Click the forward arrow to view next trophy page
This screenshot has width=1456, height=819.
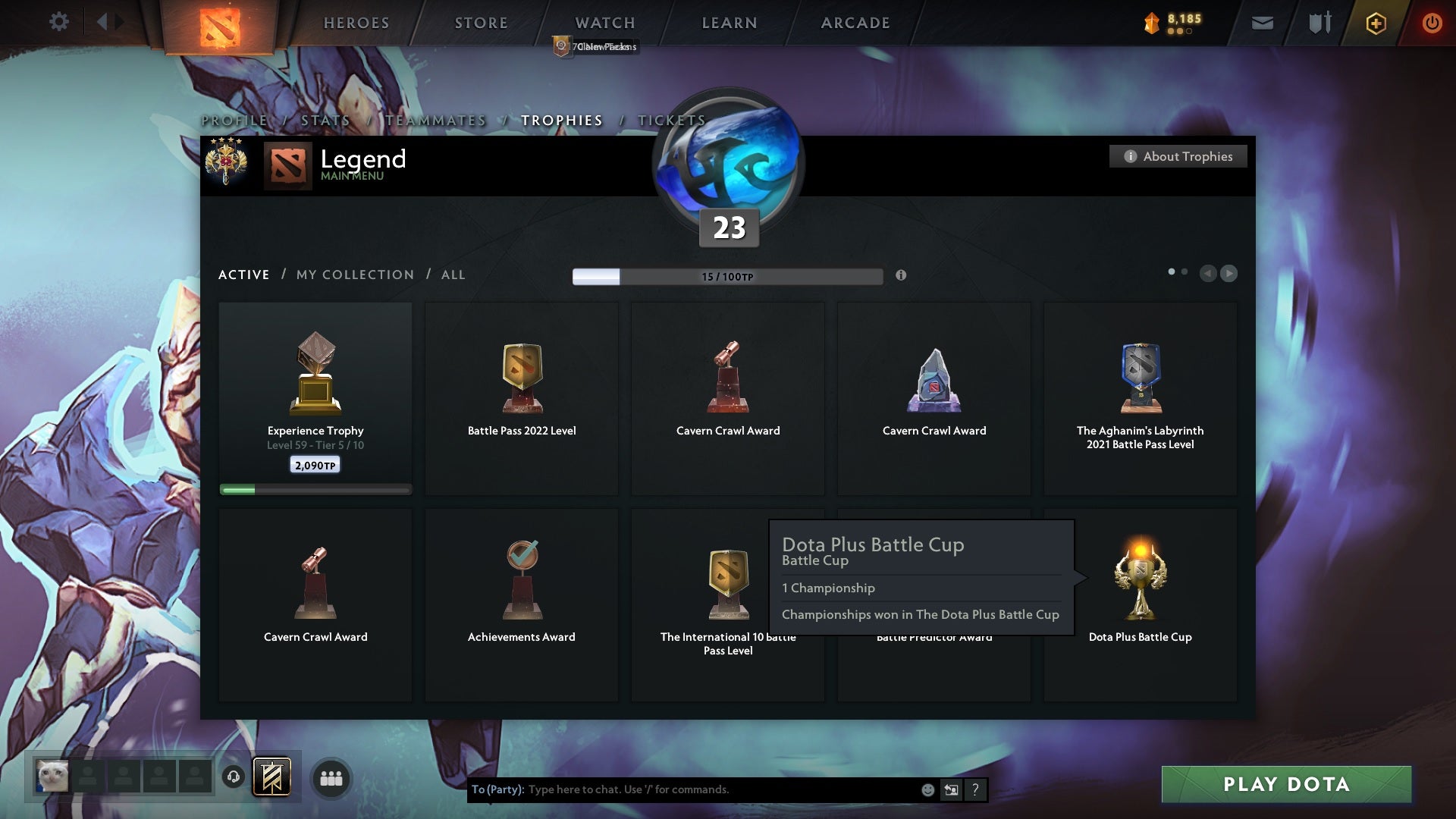click(x=1228, y=274)
